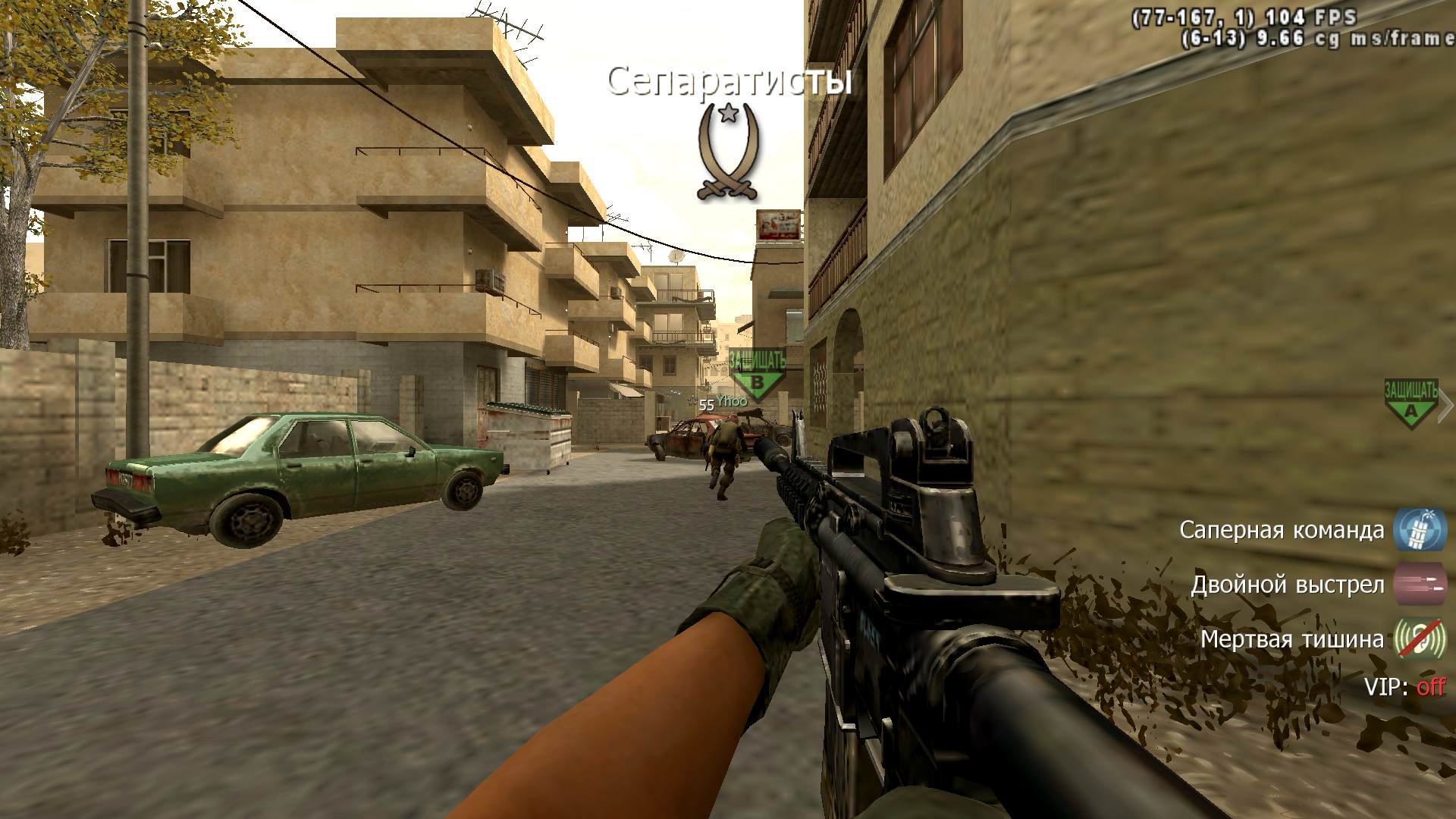Toggle the VIP off indicator
Viewport: 1456px width, 819px height.
pos(1430,687)
